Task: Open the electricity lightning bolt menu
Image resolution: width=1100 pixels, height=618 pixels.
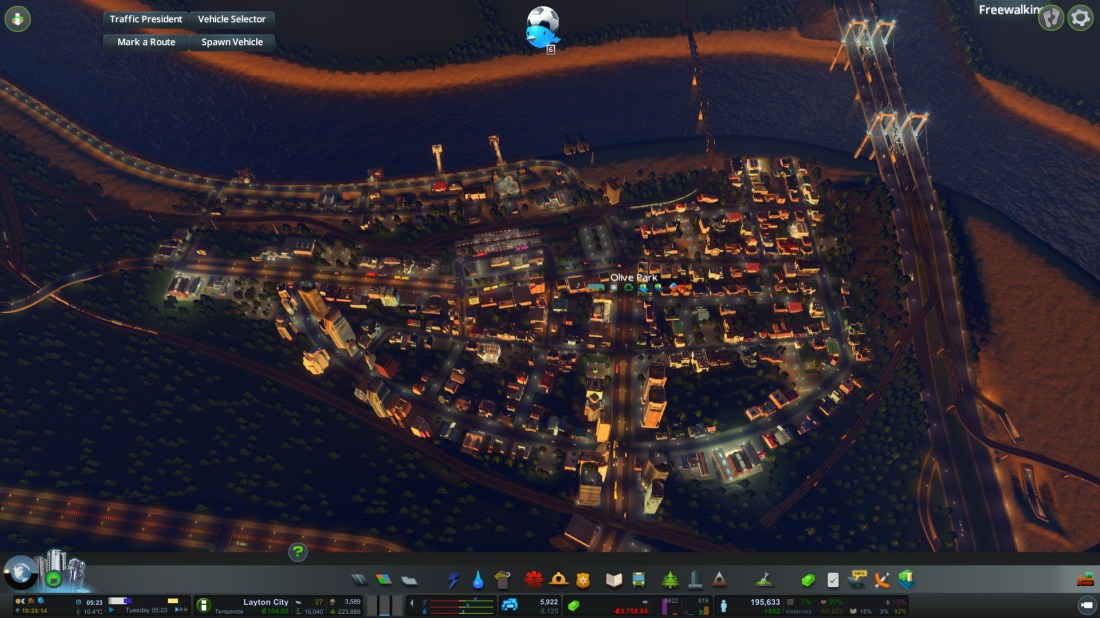Action: [454, 579]
